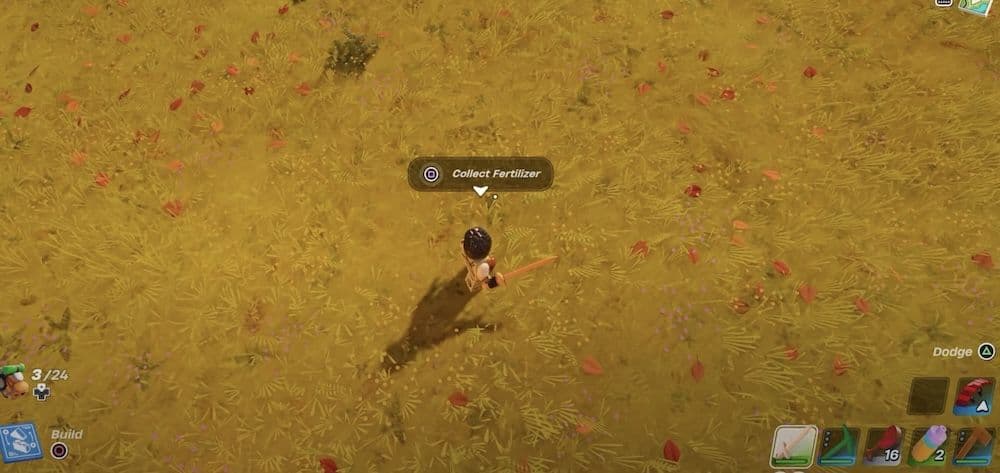
Task: Select the pastel capsule item slot
Action: (928, 446)
